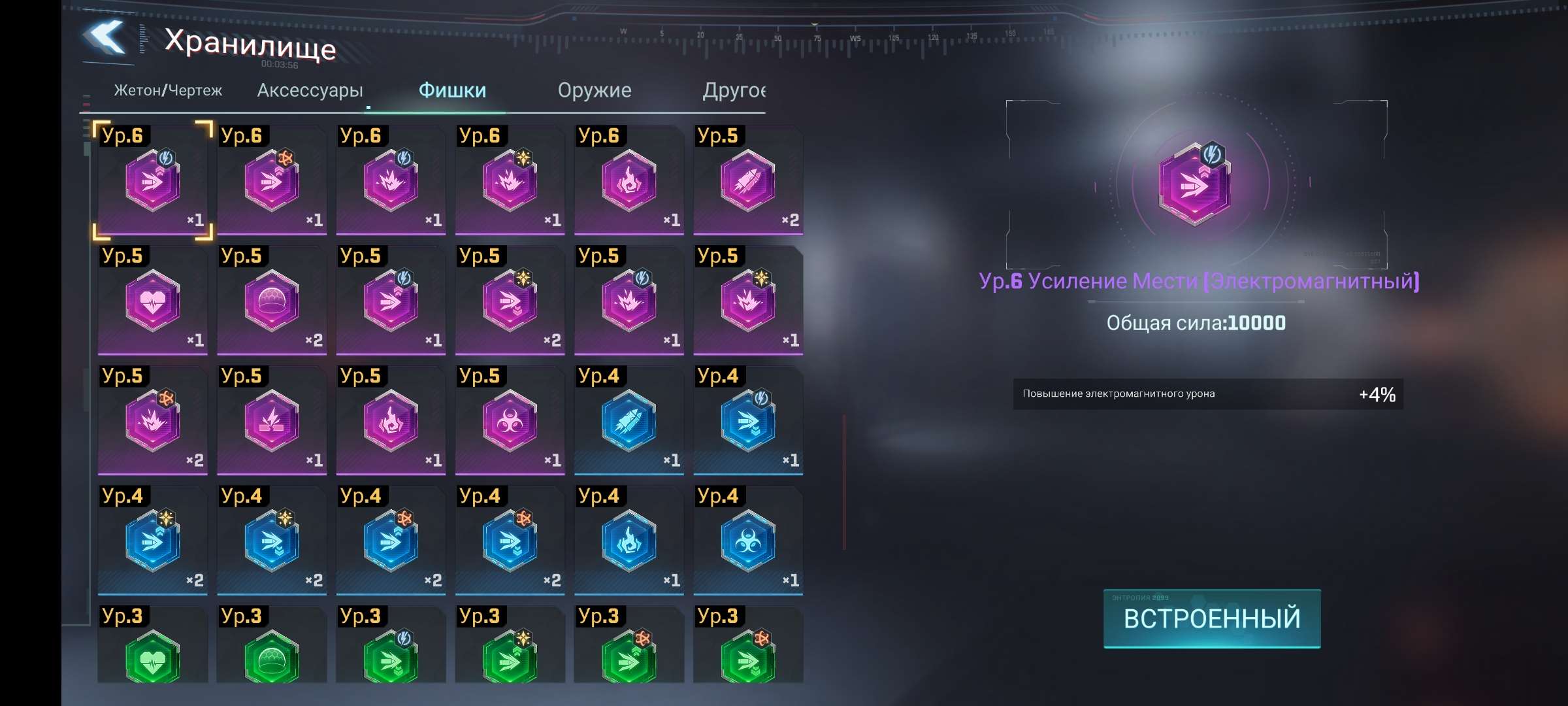Select the Фишки tab
The height and width of the screenshot is (706, 1568).
452,90
